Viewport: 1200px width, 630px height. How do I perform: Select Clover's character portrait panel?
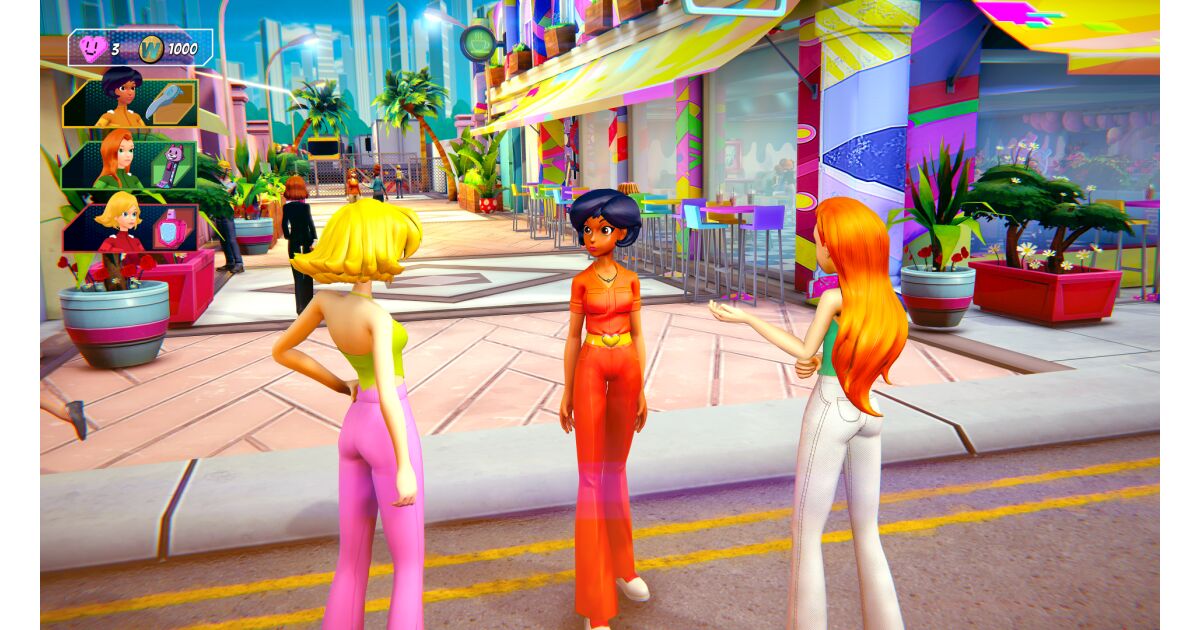[118, 226]
